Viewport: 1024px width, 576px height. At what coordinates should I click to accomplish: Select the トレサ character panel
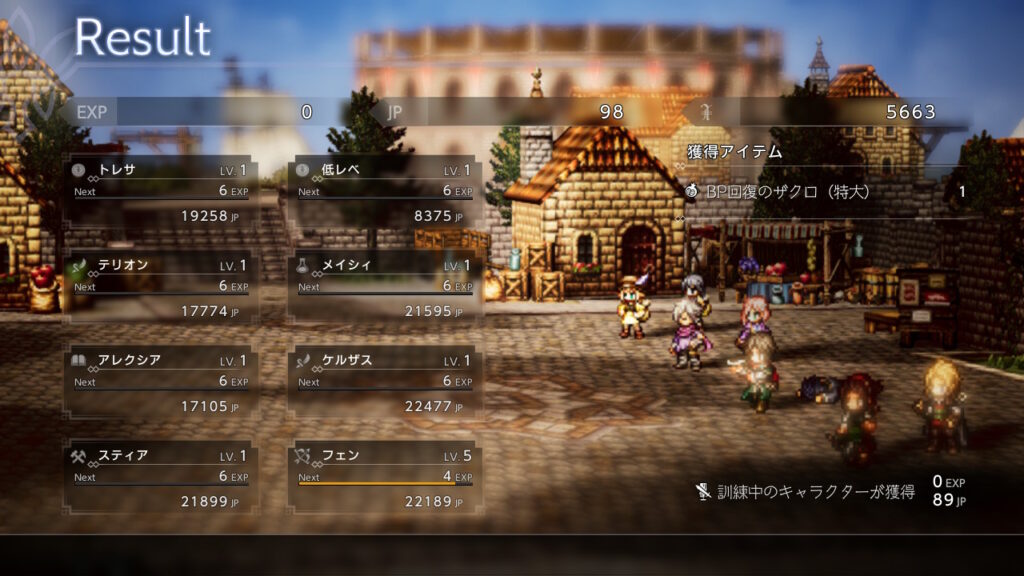click(x=160, y=192)
